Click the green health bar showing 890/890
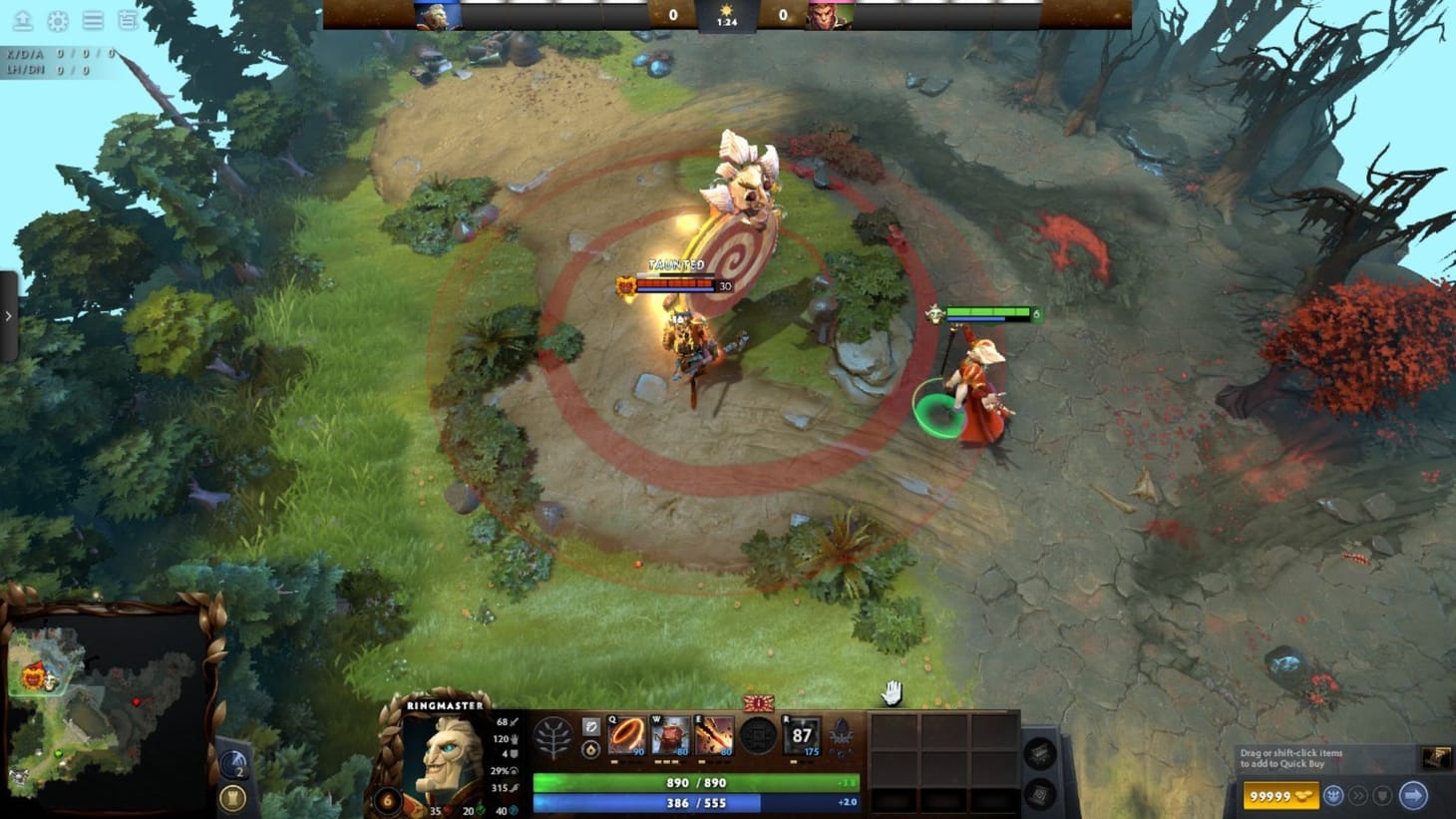Image resolution: width=1456 pixels, height=819 pixels. [698, 783]
